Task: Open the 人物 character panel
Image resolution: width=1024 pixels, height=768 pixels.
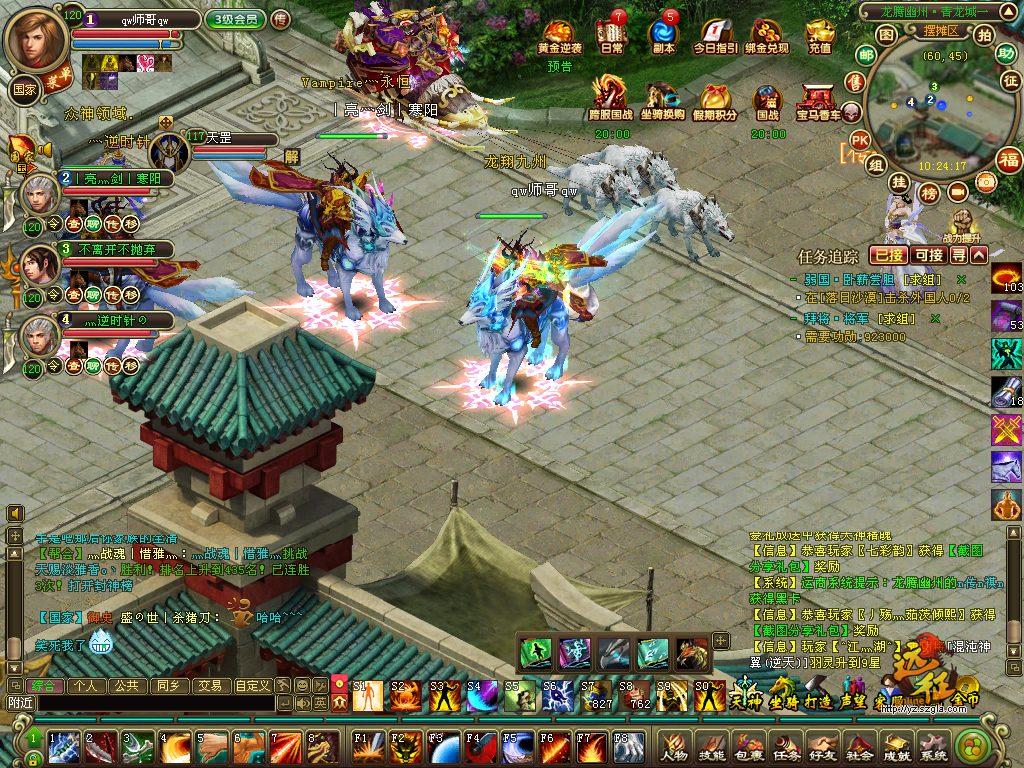Action: coord(673,747)
